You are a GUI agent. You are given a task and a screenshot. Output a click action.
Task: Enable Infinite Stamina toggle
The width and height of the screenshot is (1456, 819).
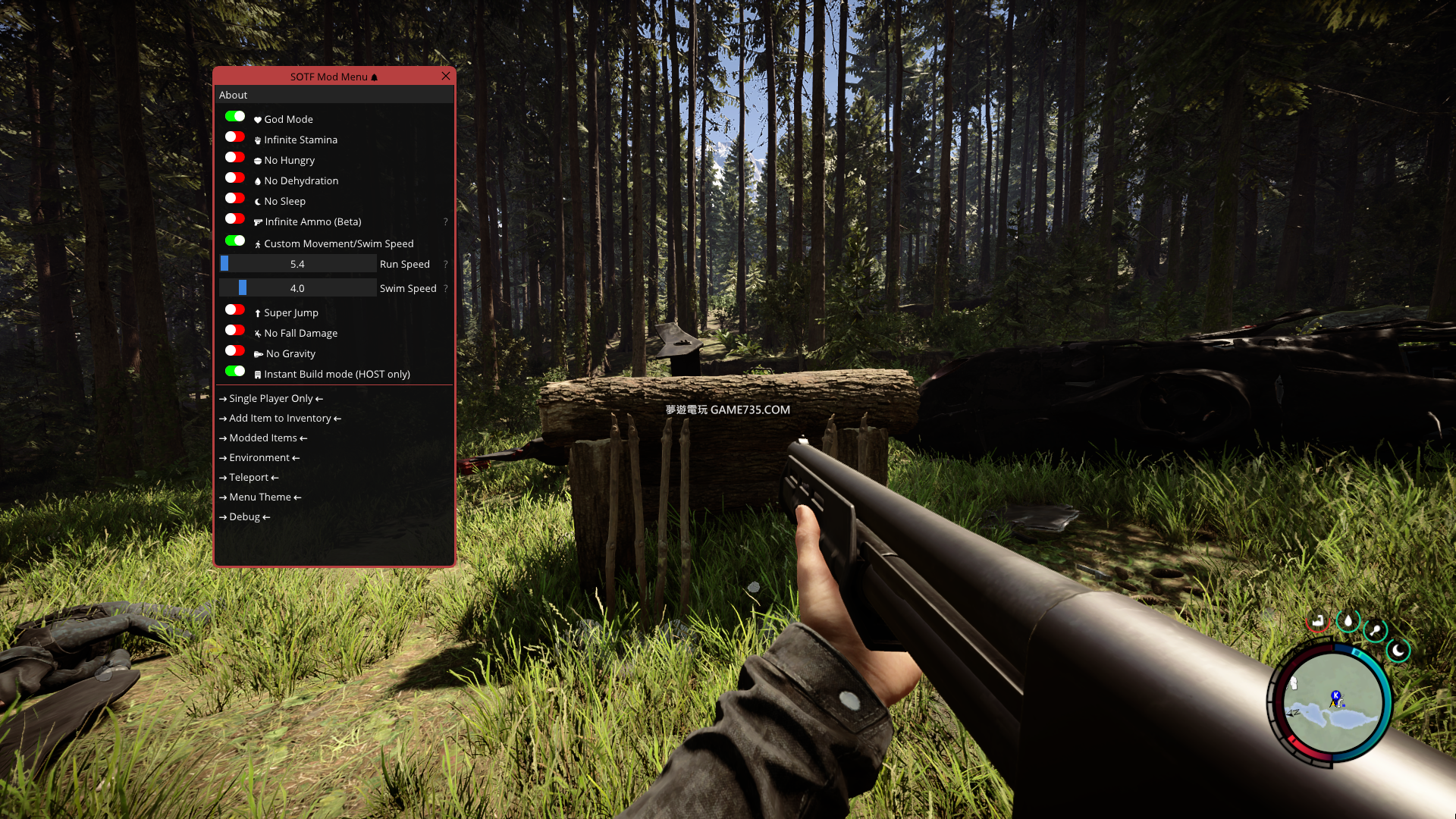(x=235, y=137)
